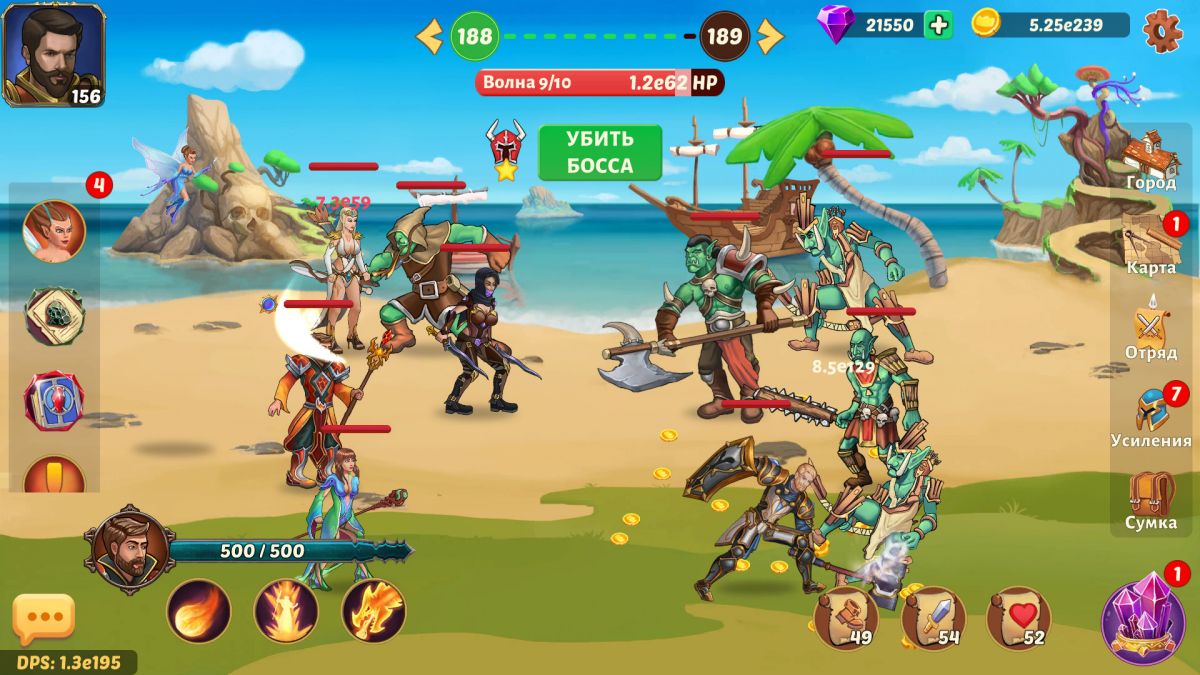Open the player profile portrait
This screenshot has width=1200, height=675.
pyautogui.click(x=53, y=54)
